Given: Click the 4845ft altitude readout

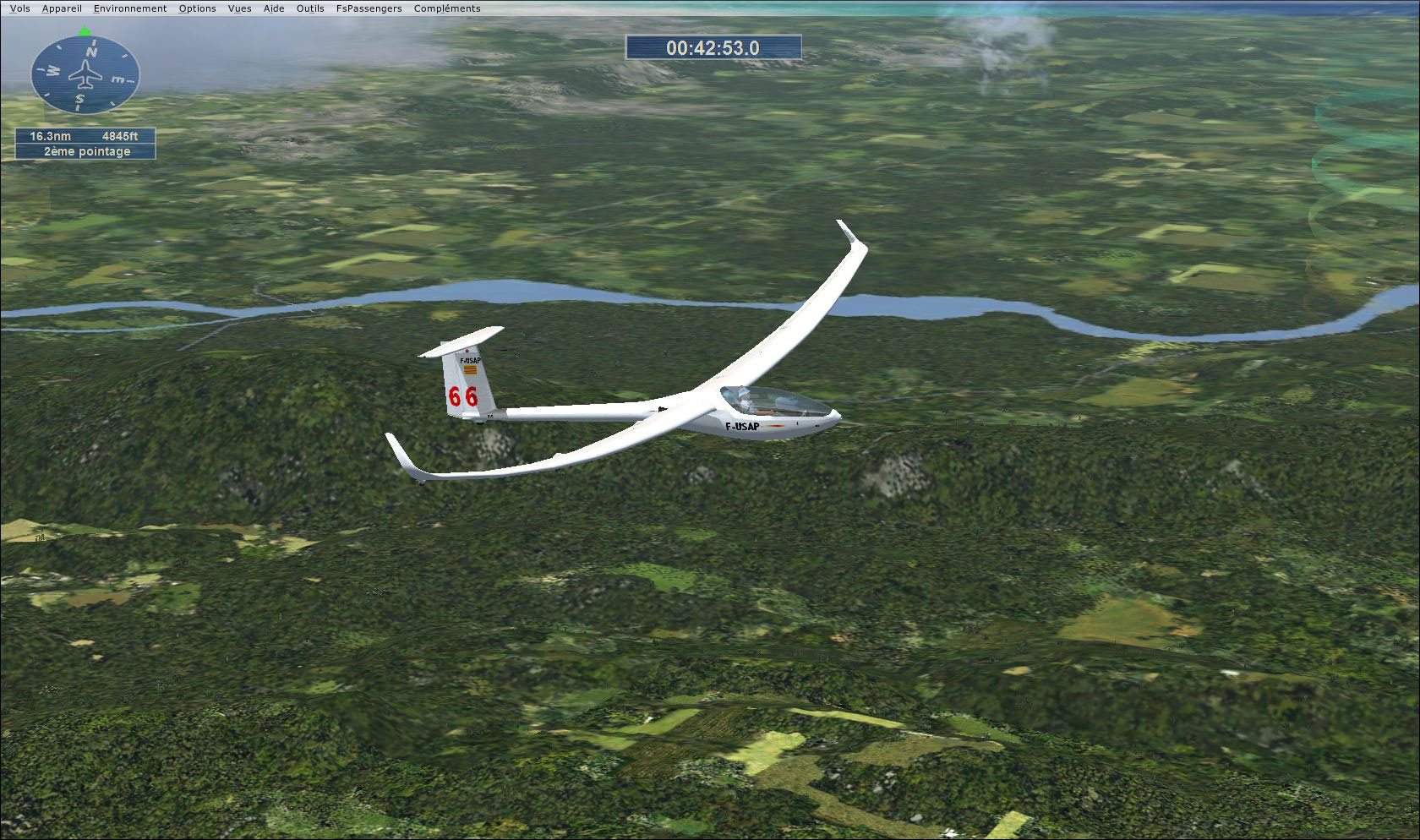Looking at the screenshot, I should [x=122, y=135].
